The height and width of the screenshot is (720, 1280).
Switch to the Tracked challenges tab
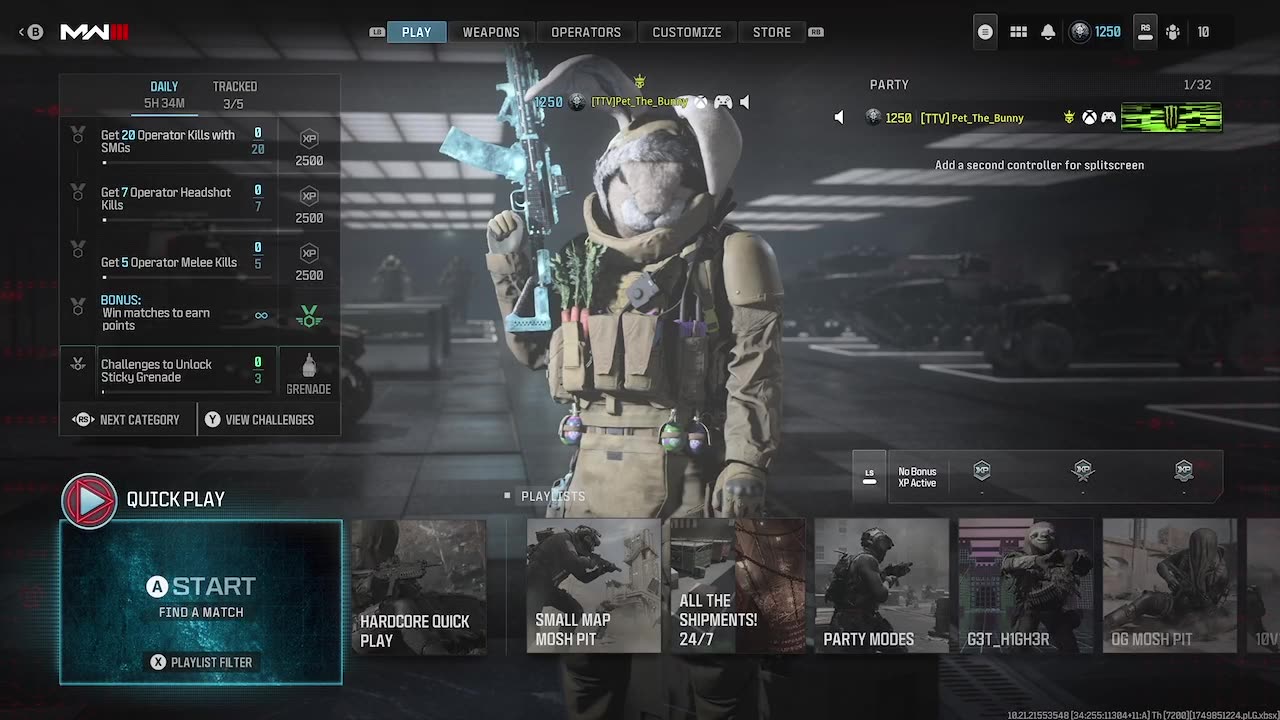coord(234,94)
